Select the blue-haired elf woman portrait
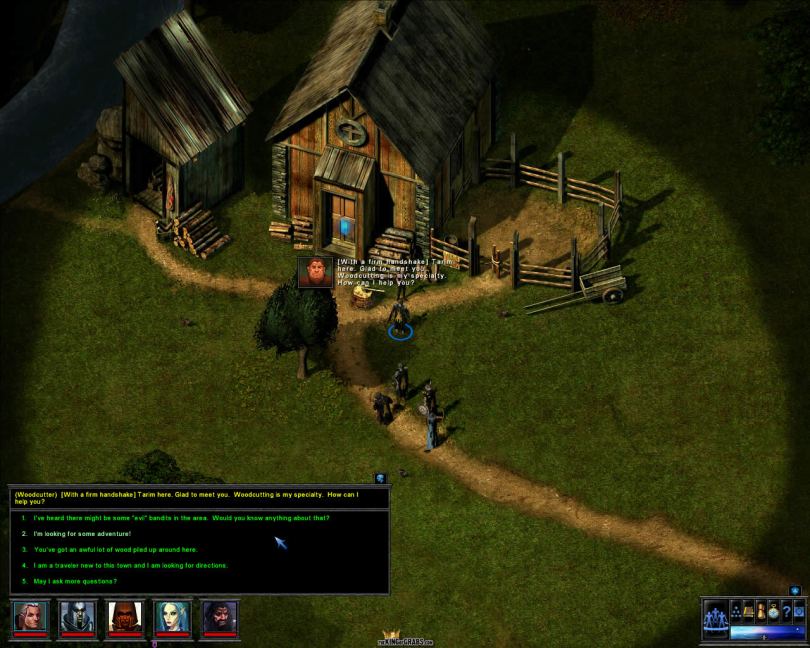Screen dimensions: 810x648 click(x=172, y=616)
